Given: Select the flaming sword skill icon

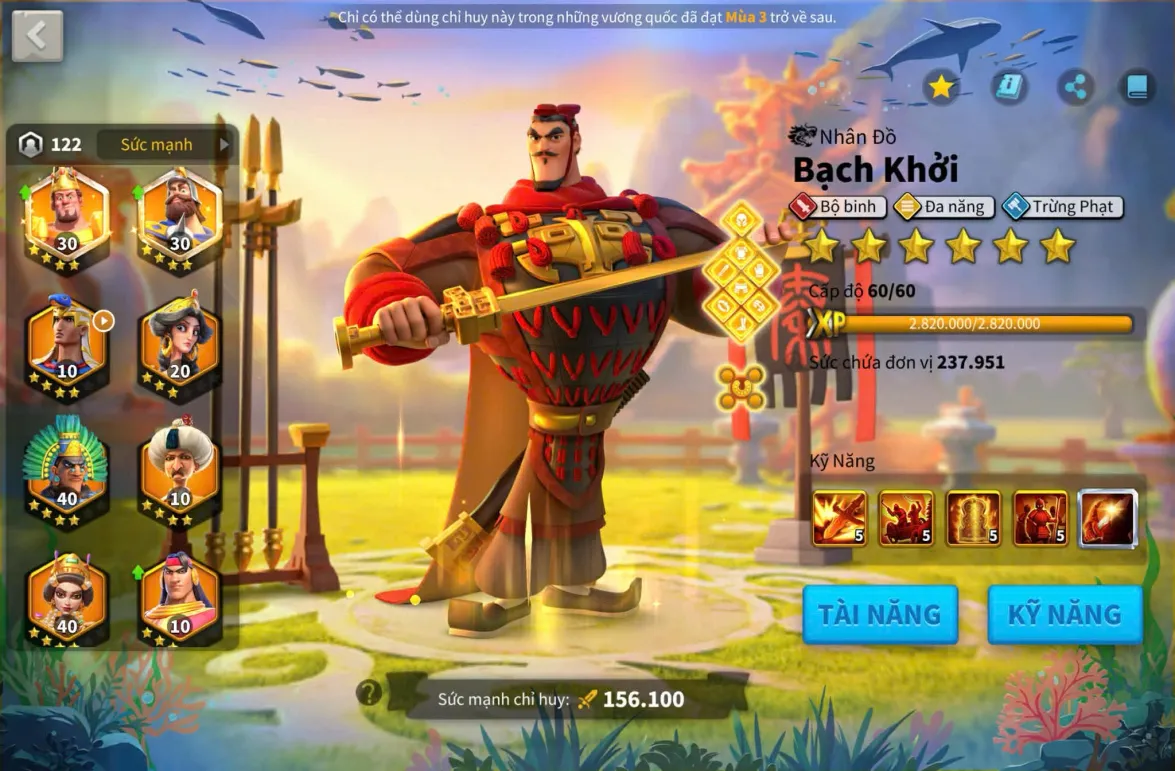Looking at the screenshot, I should click(839, 518).
